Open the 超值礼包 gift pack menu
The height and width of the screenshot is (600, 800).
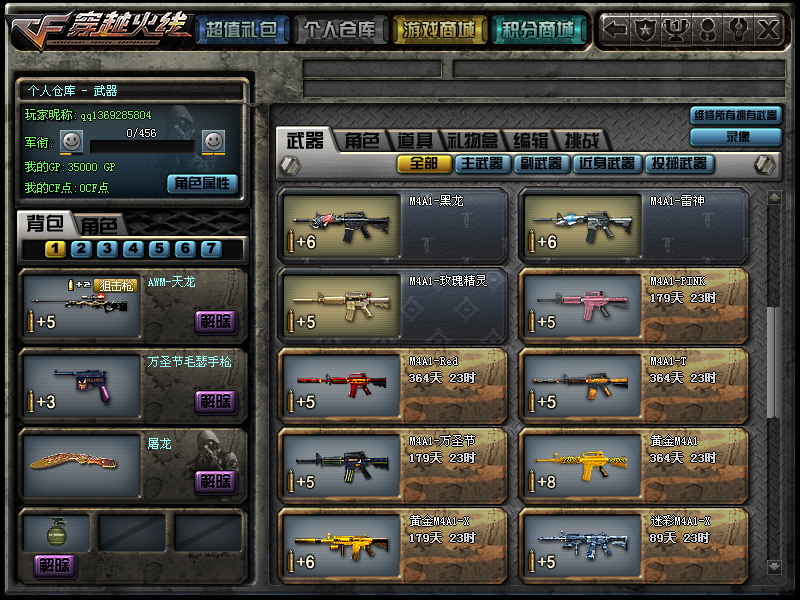point(242,30)
